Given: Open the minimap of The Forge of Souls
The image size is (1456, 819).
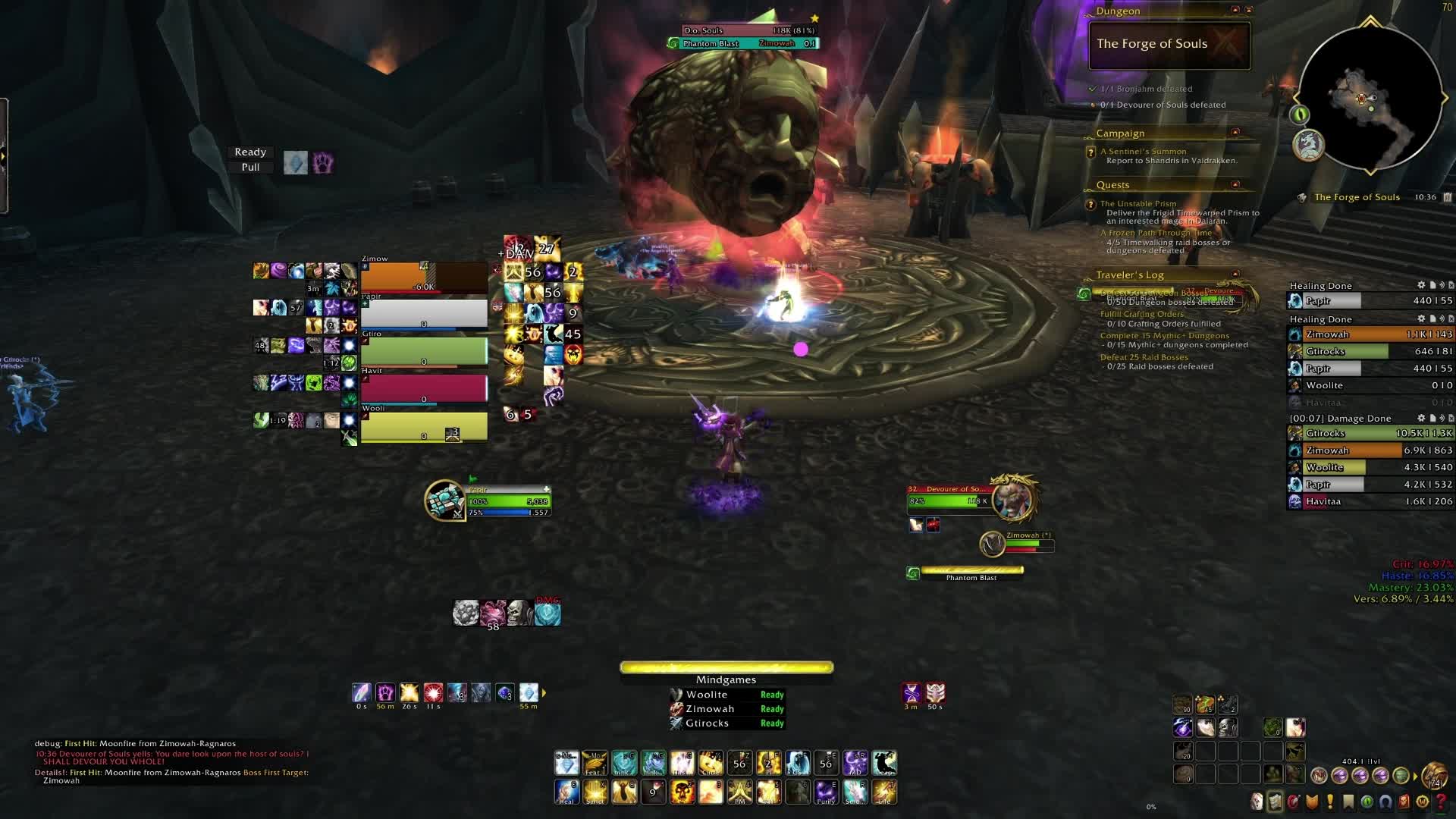Looking at the screenshot, I should click(x=1370, y=99).
